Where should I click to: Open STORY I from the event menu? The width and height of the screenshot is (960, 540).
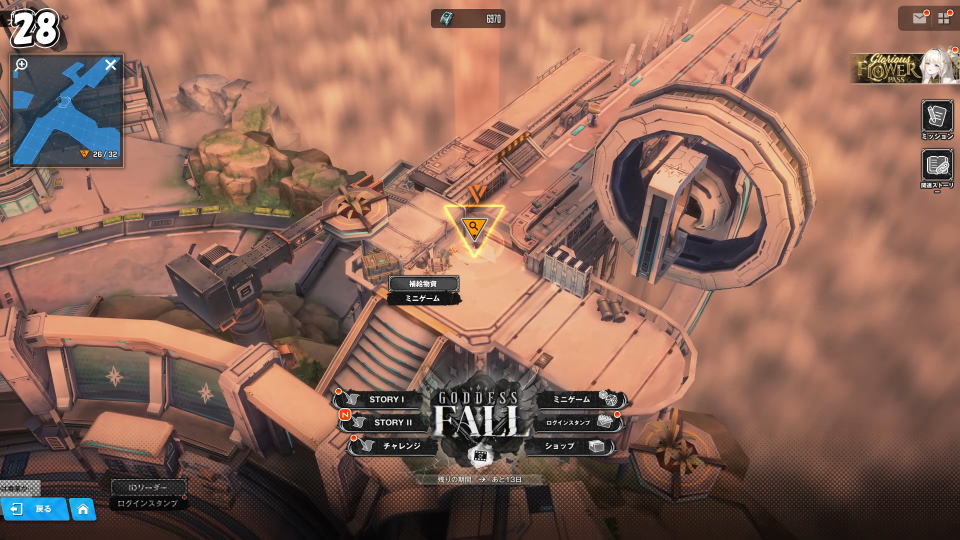click(384, 400)
